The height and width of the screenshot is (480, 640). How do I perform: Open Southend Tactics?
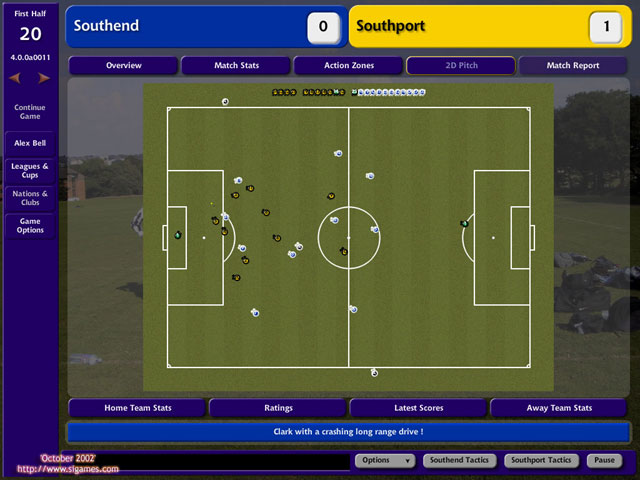click(458, 461)
